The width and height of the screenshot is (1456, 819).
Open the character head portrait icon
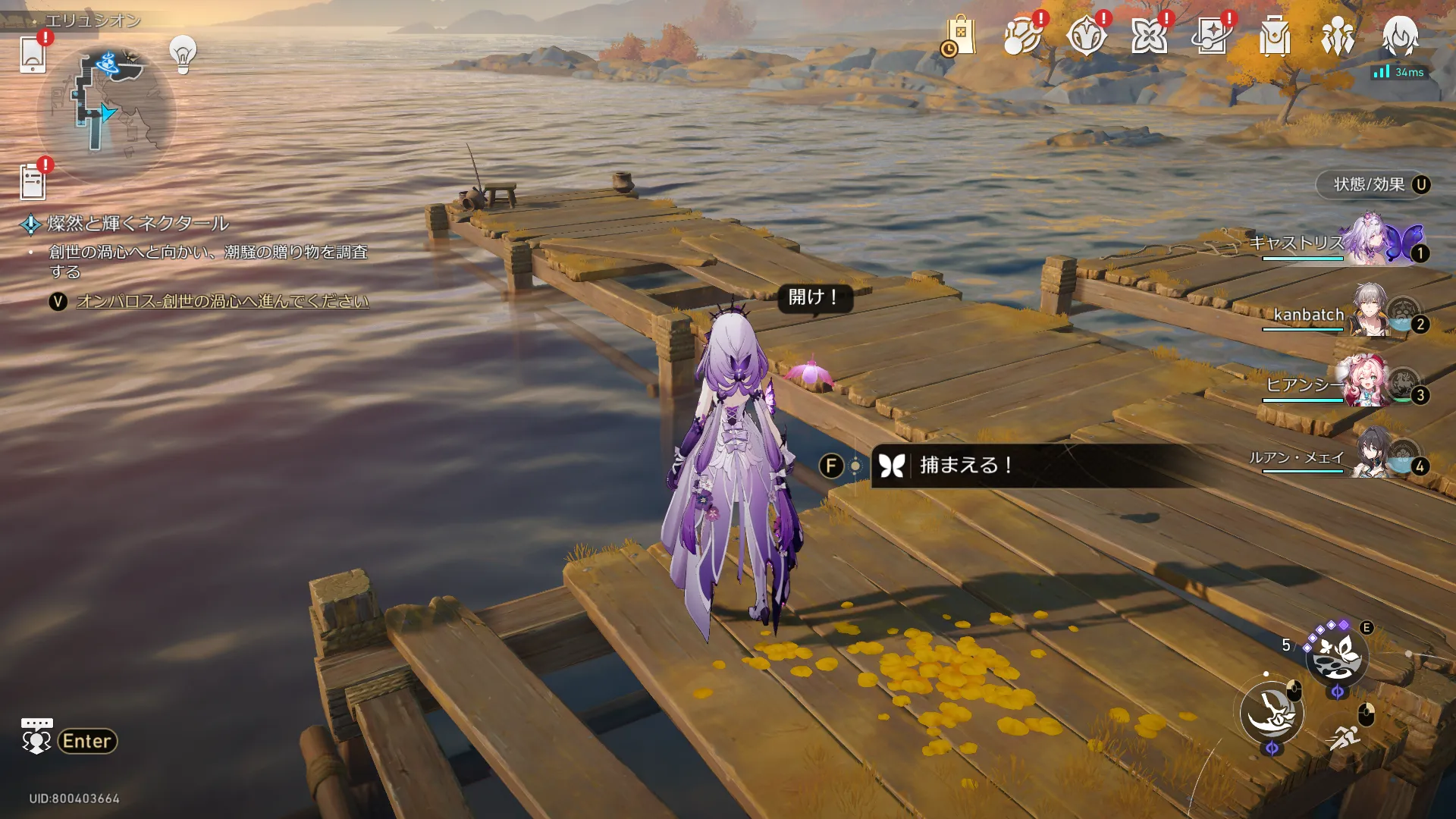point(1400,35)
